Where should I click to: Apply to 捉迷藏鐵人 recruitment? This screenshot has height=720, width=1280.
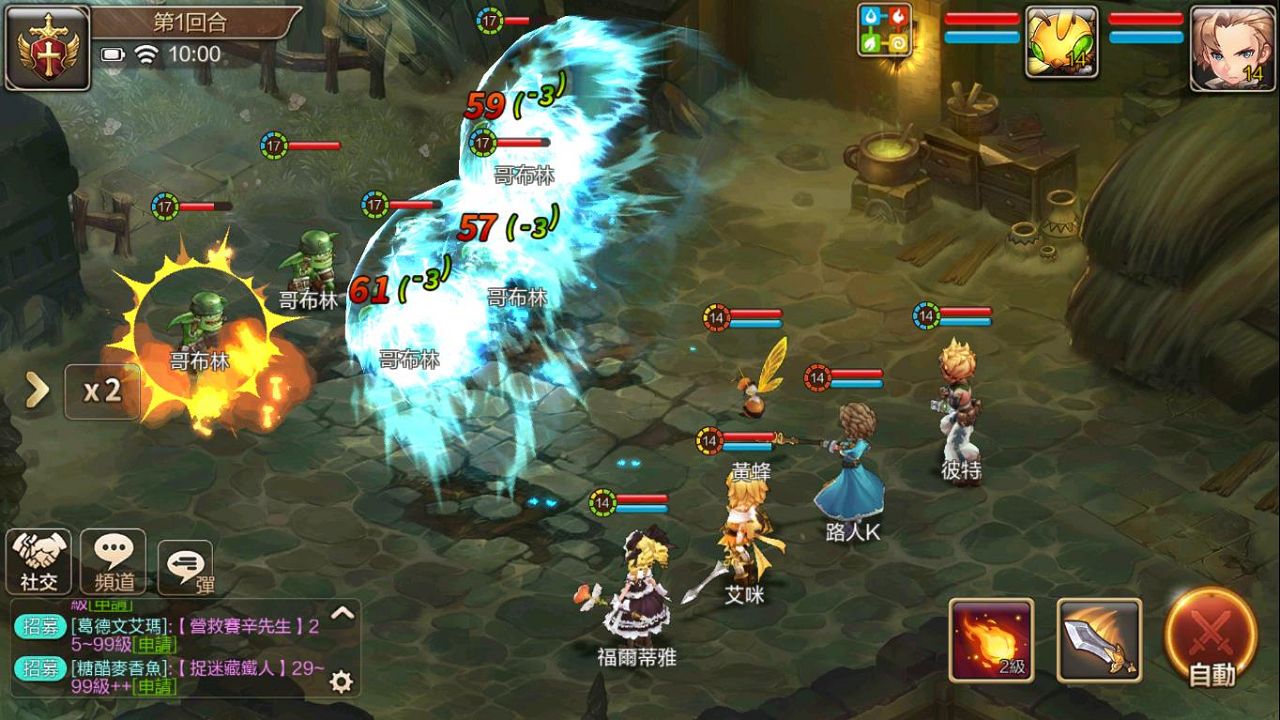point(153,686)
